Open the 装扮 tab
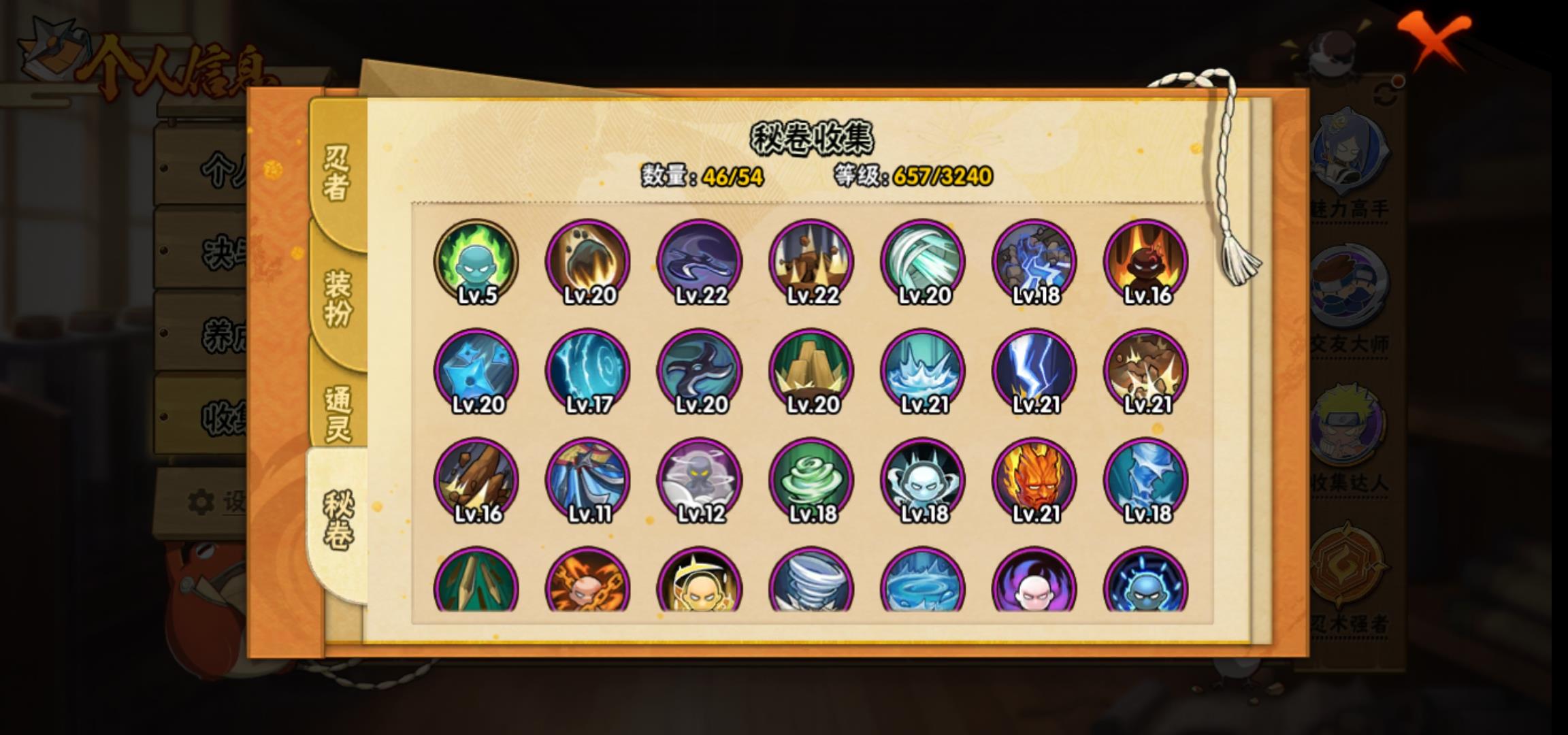This screenshot has height=735, width=1568. [x=338, y=297]
